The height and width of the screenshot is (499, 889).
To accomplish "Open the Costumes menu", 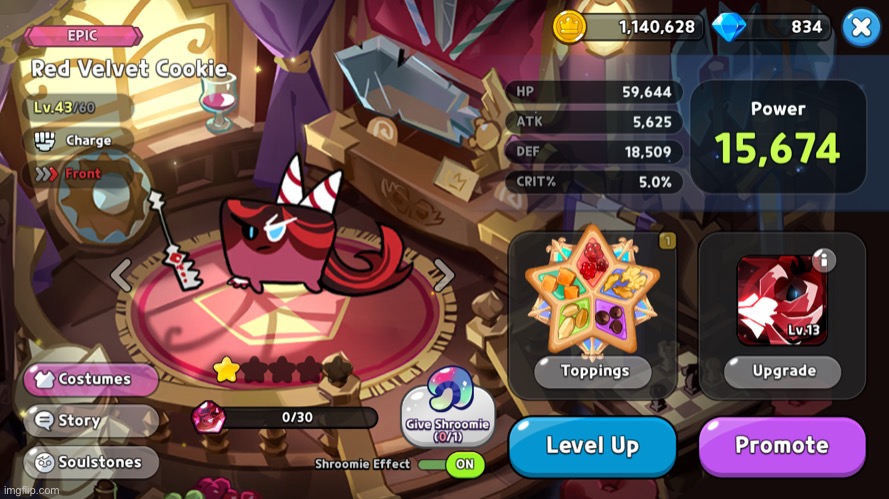I will point(92,380).
